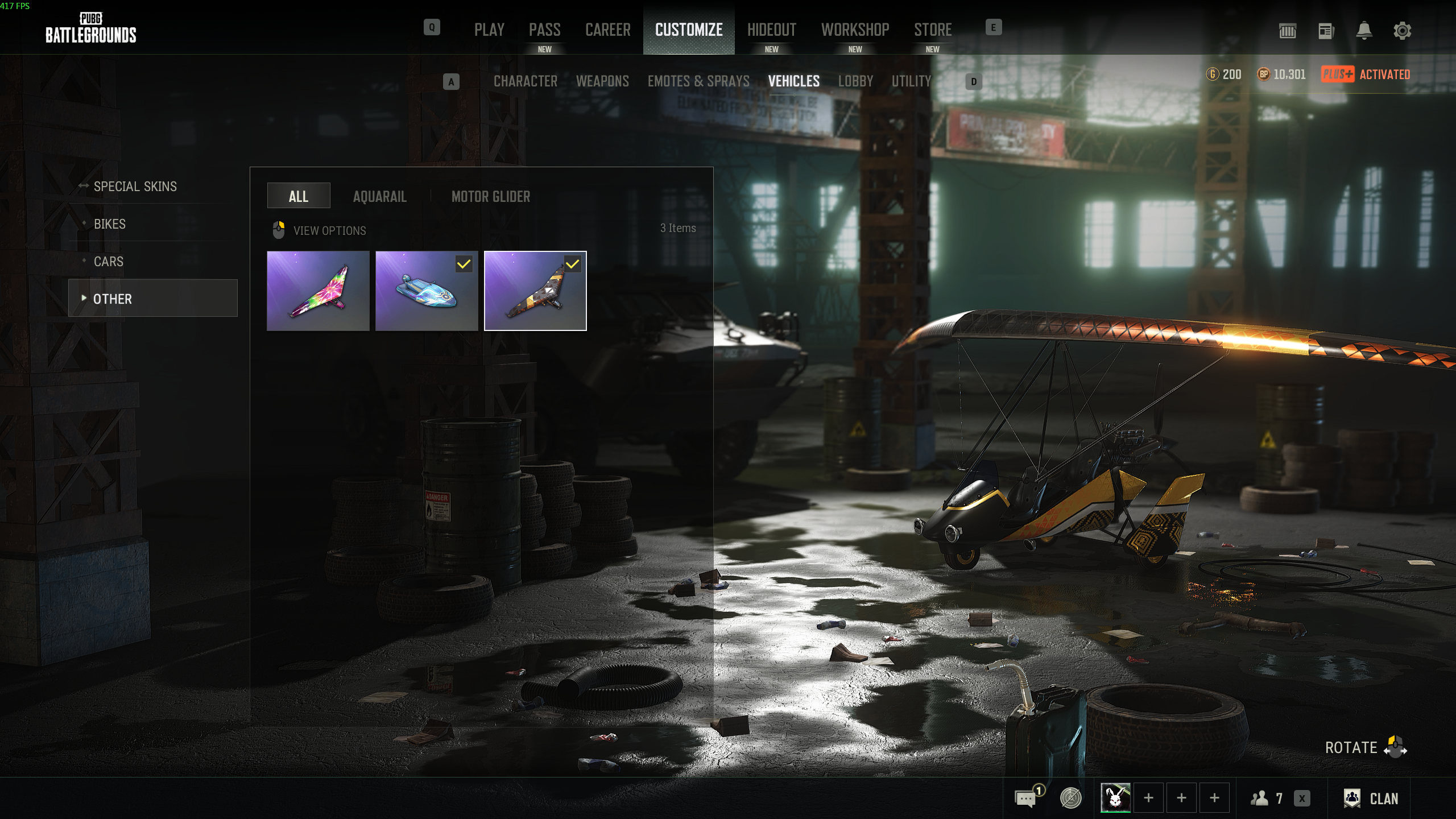Select the tie-dye motor glider skin
The width and height of the screenshot is (1456, 819).
(318, 291)
